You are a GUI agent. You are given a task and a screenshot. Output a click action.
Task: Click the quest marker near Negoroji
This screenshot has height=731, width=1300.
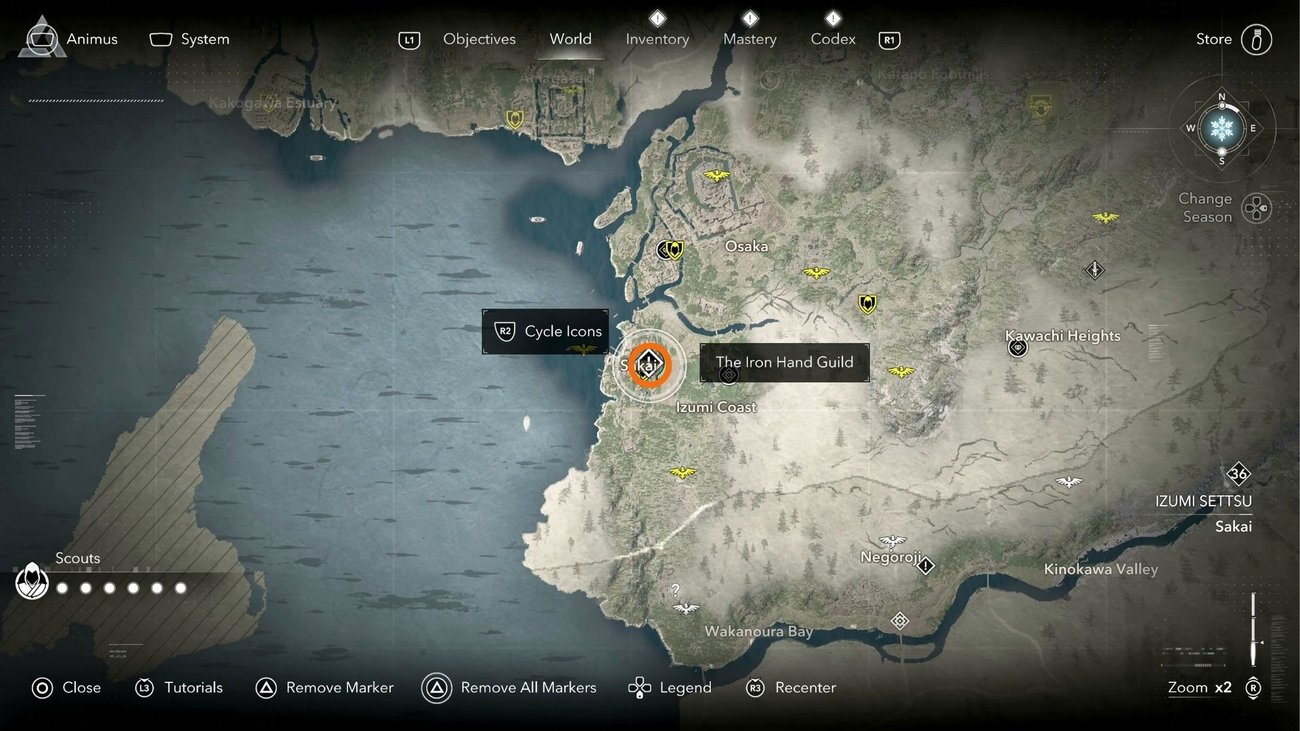tap(926, 566)
